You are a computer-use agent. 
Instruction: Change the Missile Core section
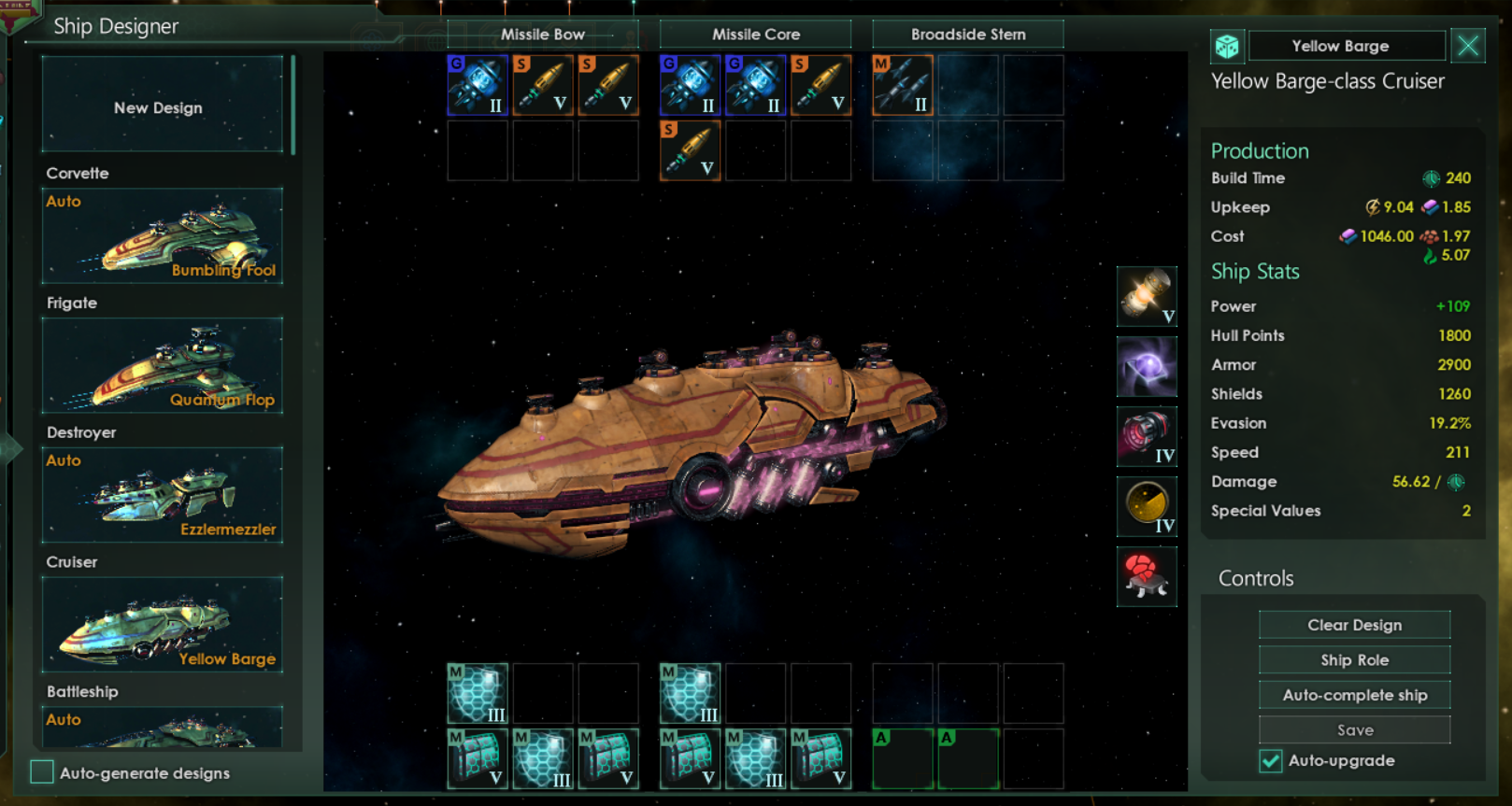tap(755, 35)
